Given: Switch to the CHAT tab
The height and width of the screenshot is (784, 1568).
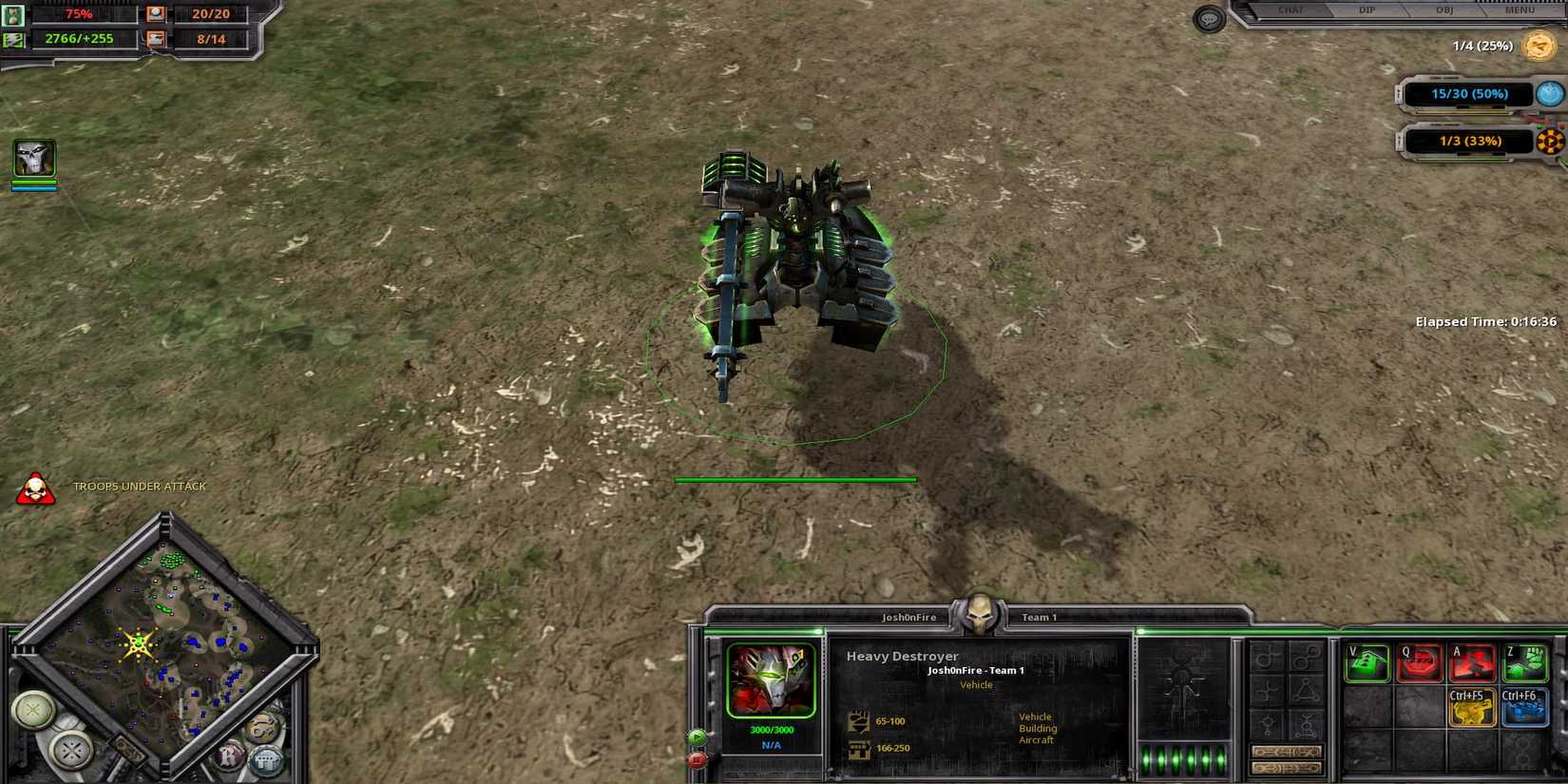Looking at the screenshot, I should coord(1291,10).
